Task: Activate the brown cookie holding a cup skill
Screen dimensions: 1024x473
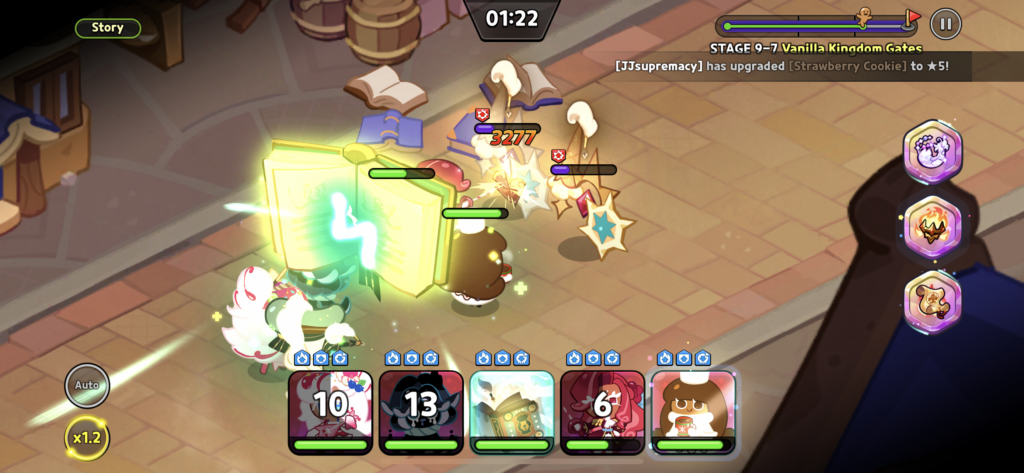Action: point(693,409)
